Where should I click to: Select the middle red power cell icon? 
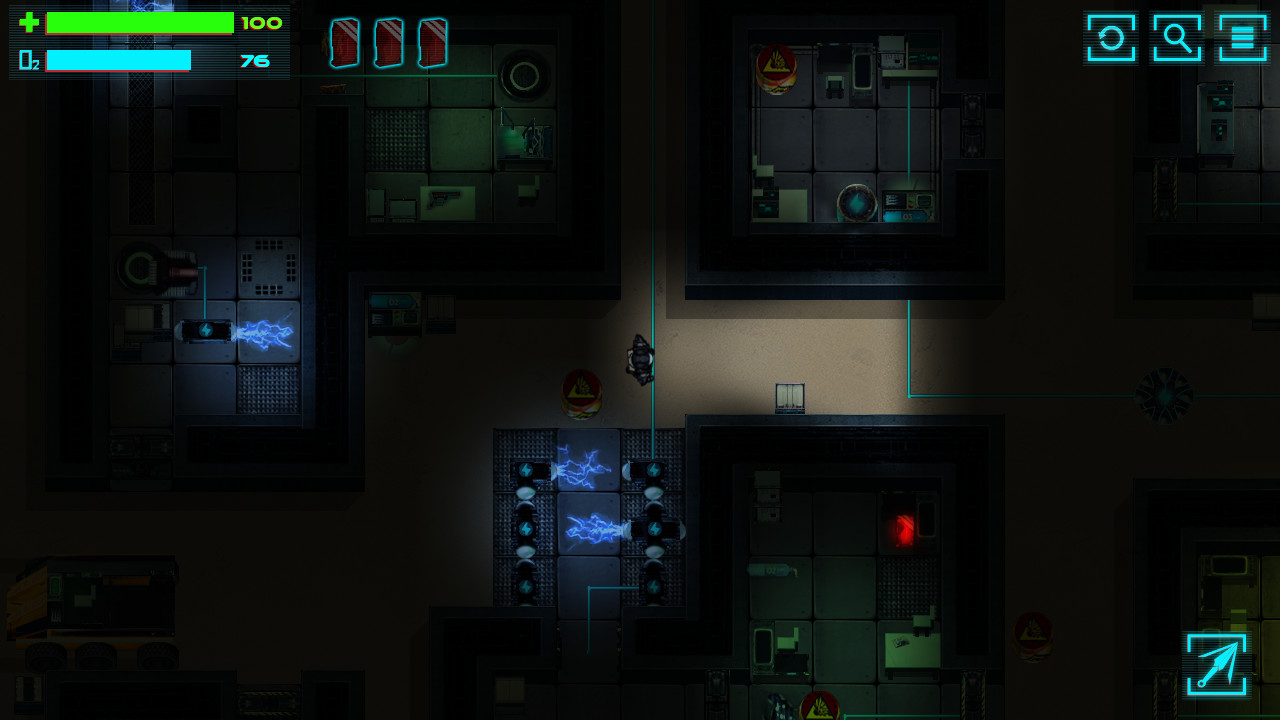(x=389, y=41)
